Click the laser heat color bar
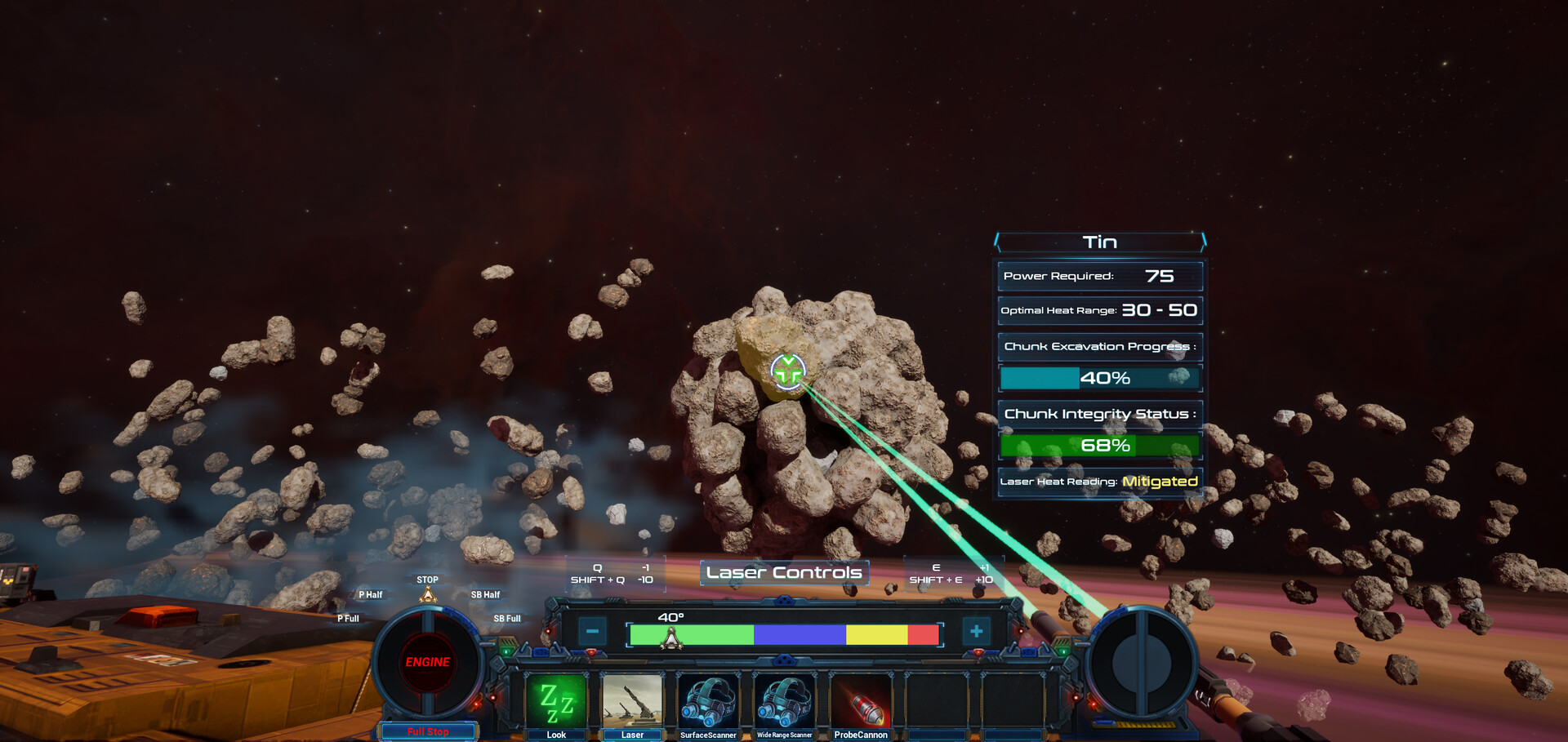 pos(784,634)
